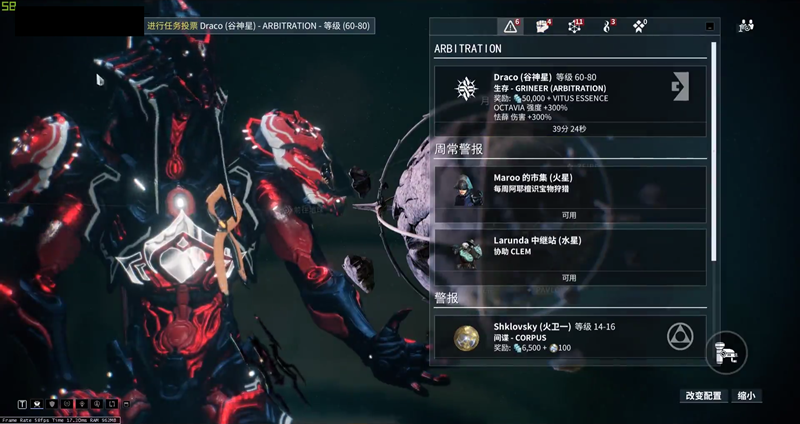Click the T icon in bottom-left toolbar
Image resolution: width=800 pixels, height=424 pixels.
(x=22, y=404)
